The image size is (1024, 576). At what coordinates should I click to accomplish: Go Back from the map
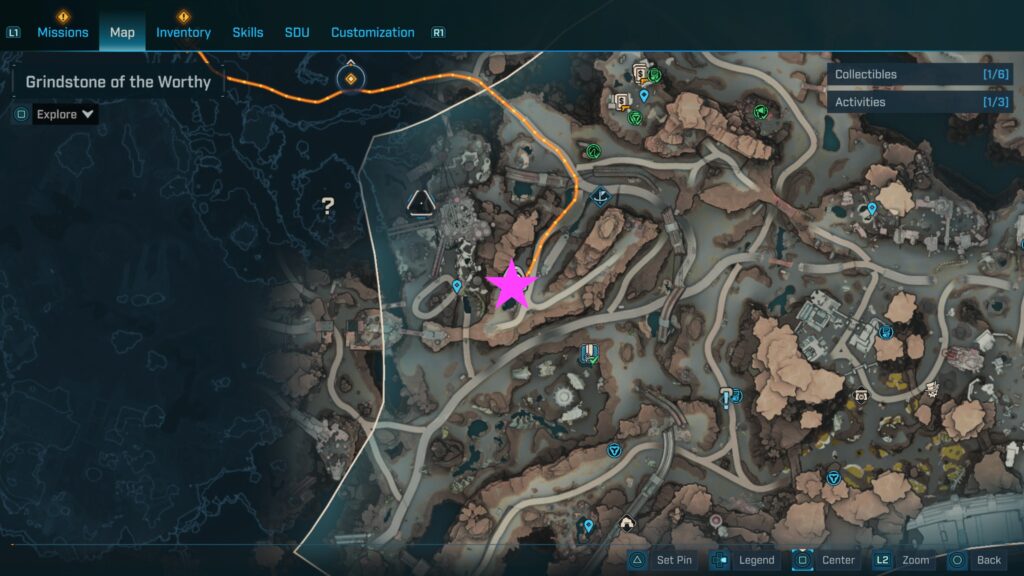tap(977, 560)
